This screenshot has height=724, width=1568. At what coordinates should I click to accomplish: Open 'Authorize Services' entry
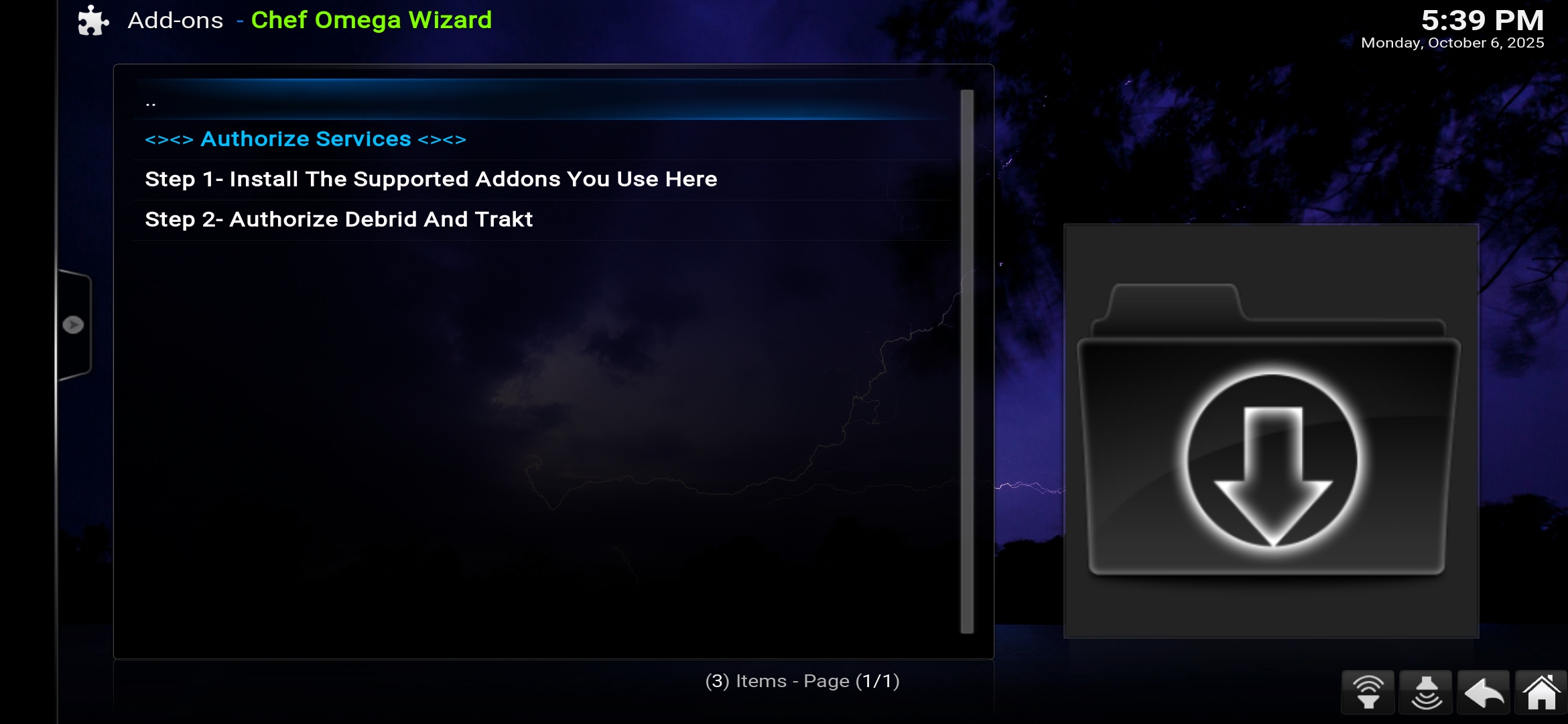coord(306,139)
